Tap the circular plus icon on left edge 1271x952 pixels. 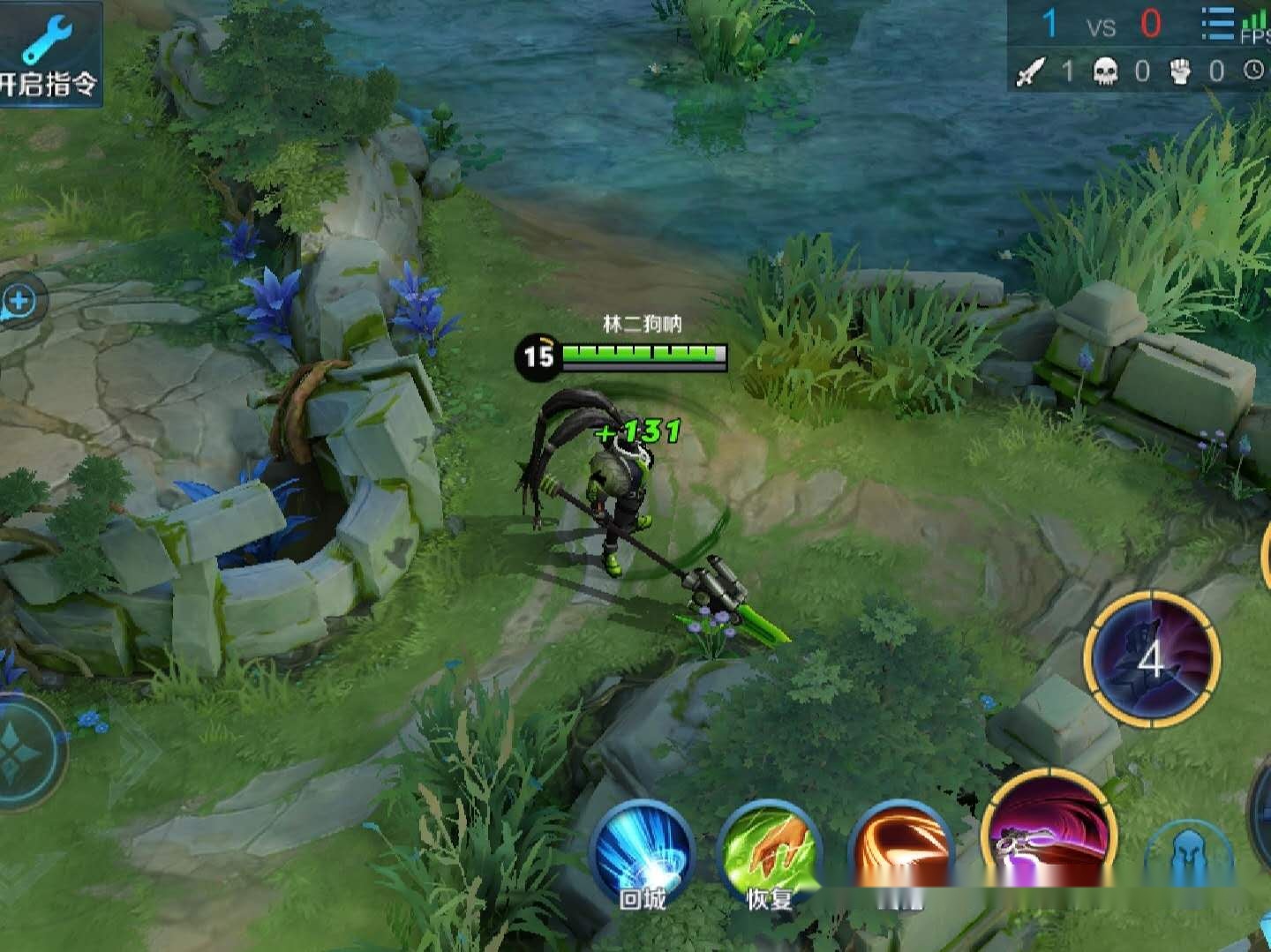point(19,302)
